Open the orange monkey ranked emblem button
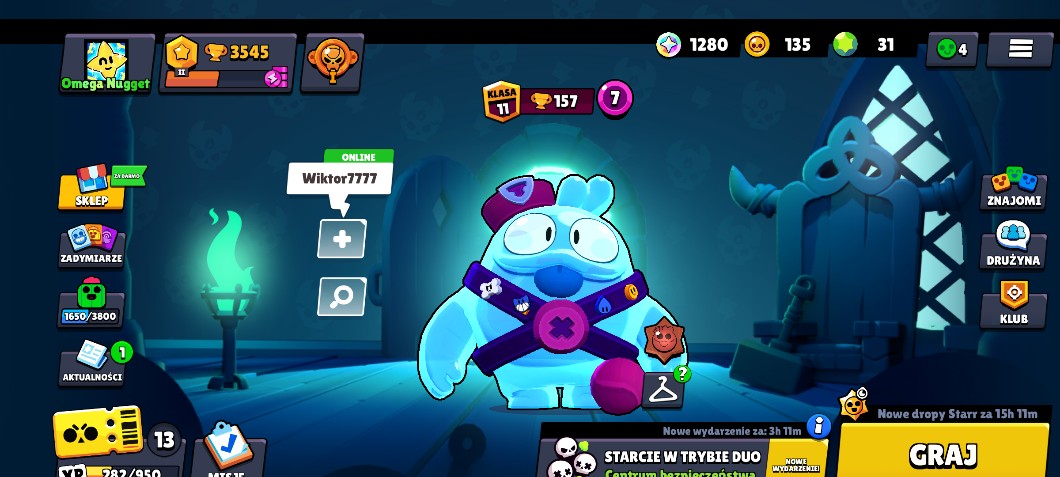Image resolution: width=1060 pixels, height=477 pixels. click(332, 62)
